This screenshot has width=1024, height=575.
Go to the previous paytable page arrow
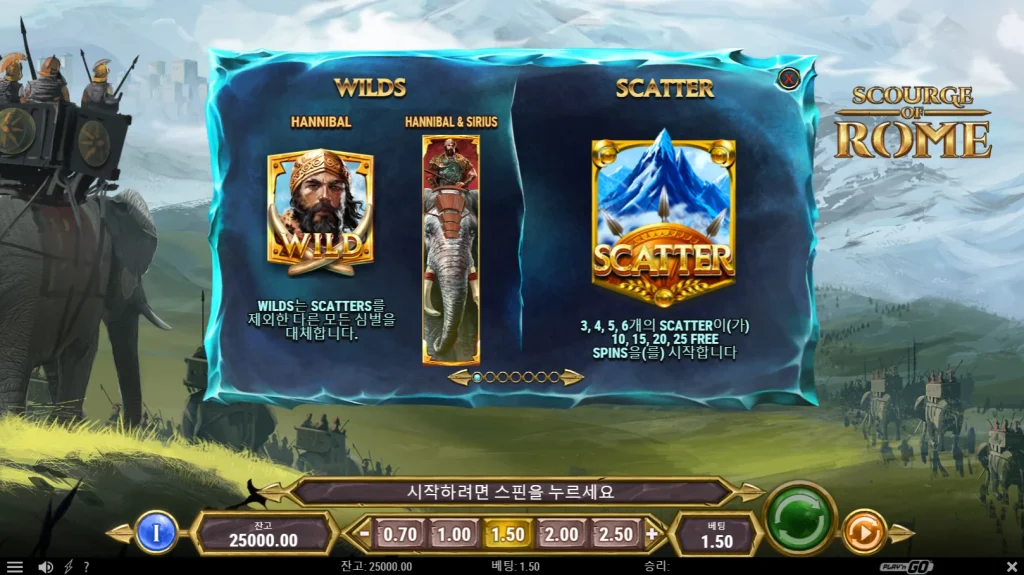point(459,377)
